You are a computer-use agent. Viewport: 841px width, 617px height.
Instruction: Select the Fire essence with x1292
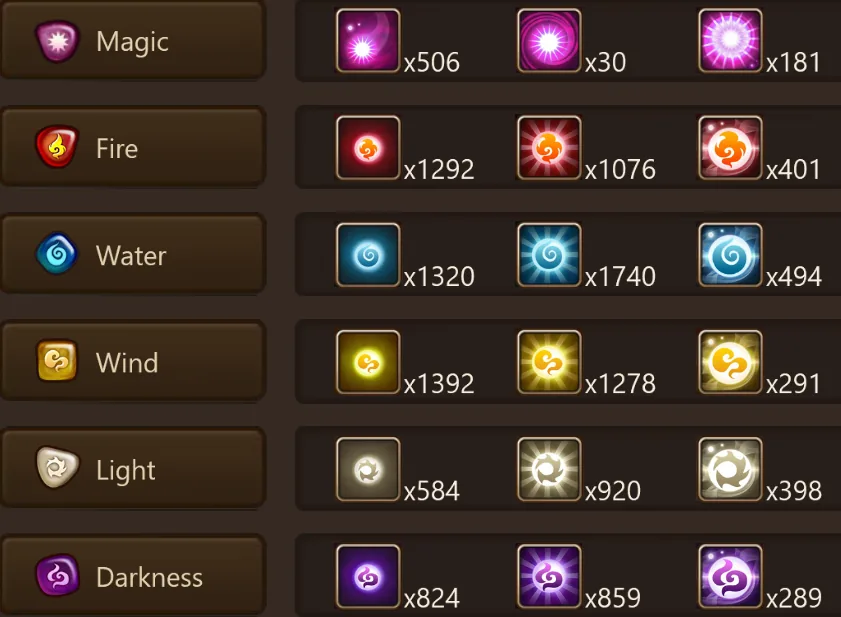coord(368,148)
